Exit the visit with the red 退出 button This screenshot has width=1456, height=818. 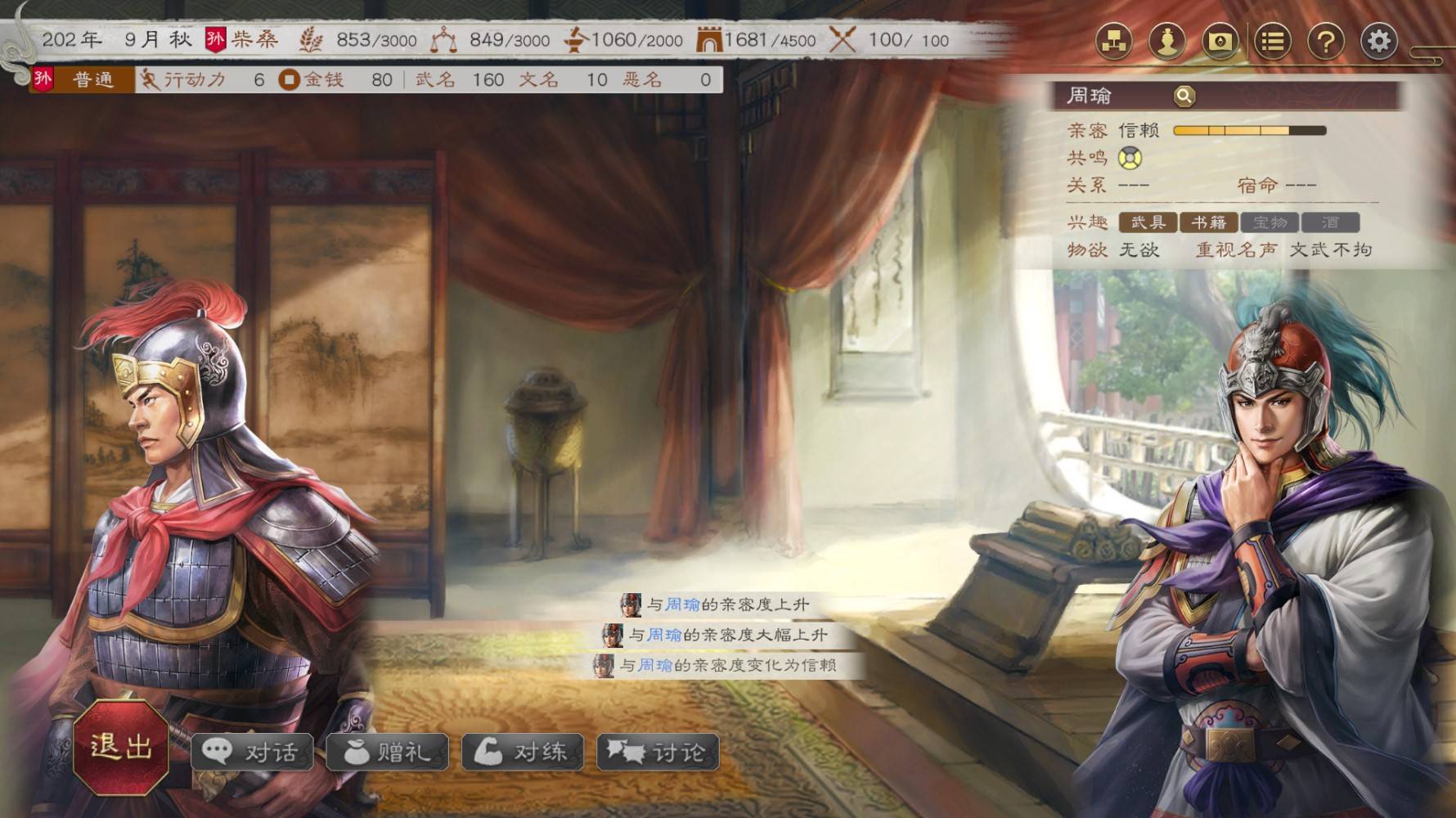[121, 746]
